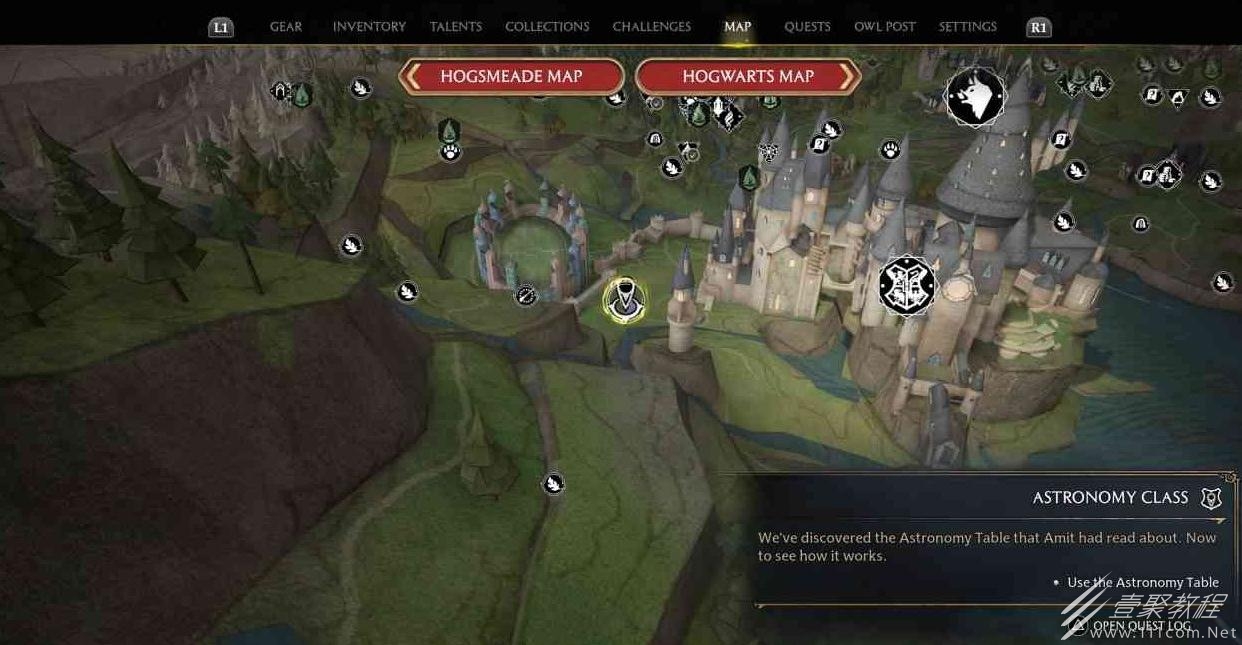
Task: Switch to the Hogsmeade Map
Action: tap(511, 77)
